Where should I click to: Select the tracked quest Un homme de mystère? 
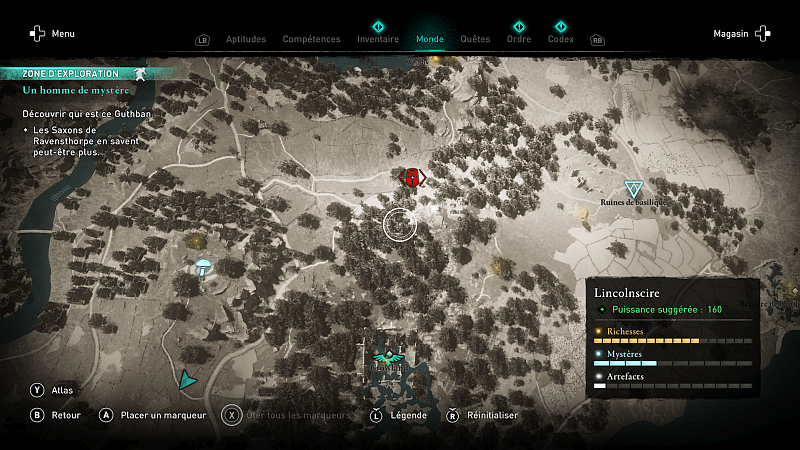click(76, 90)
